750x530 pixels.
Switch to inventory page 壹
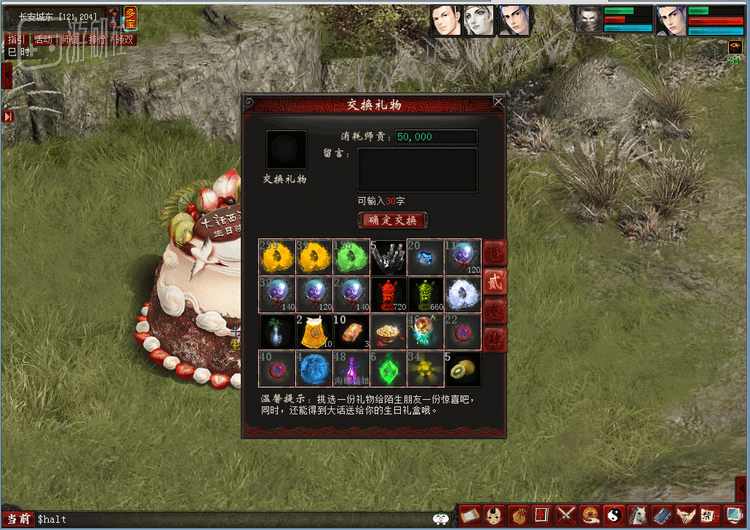click(x=495, y=253)
